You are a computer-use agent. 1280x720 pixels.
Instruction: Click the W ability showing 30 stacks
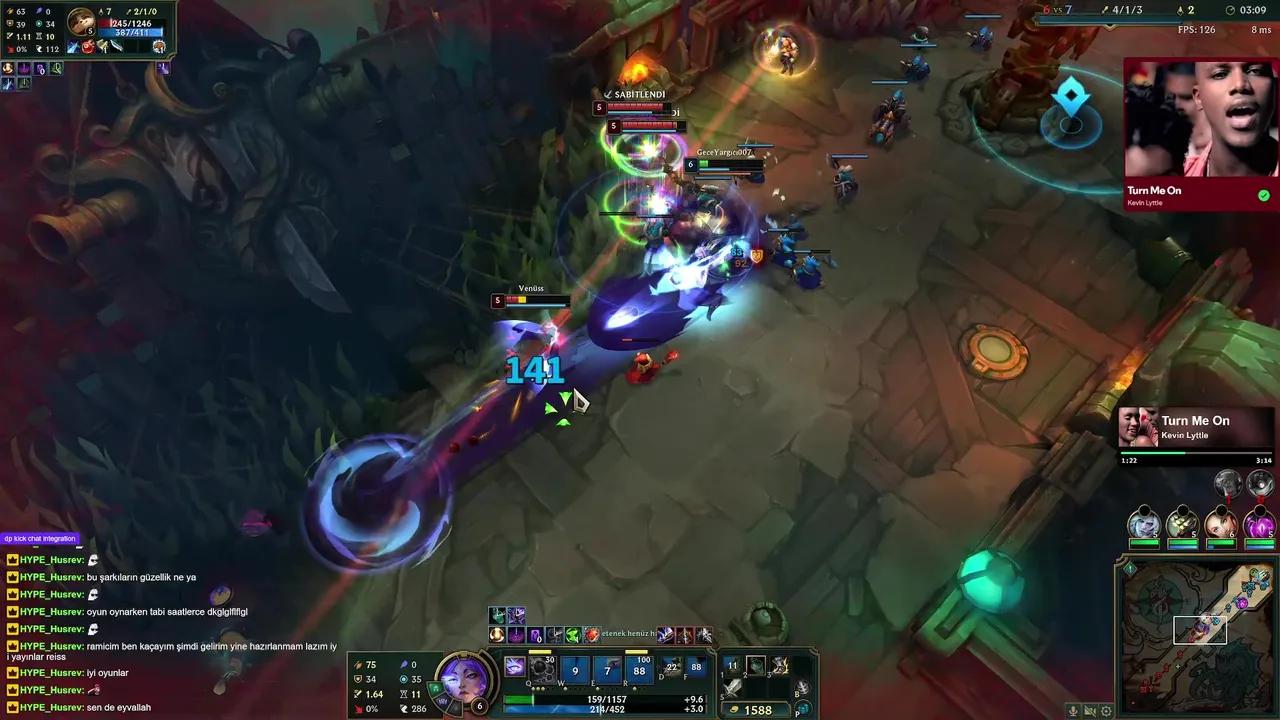[543, 668]
